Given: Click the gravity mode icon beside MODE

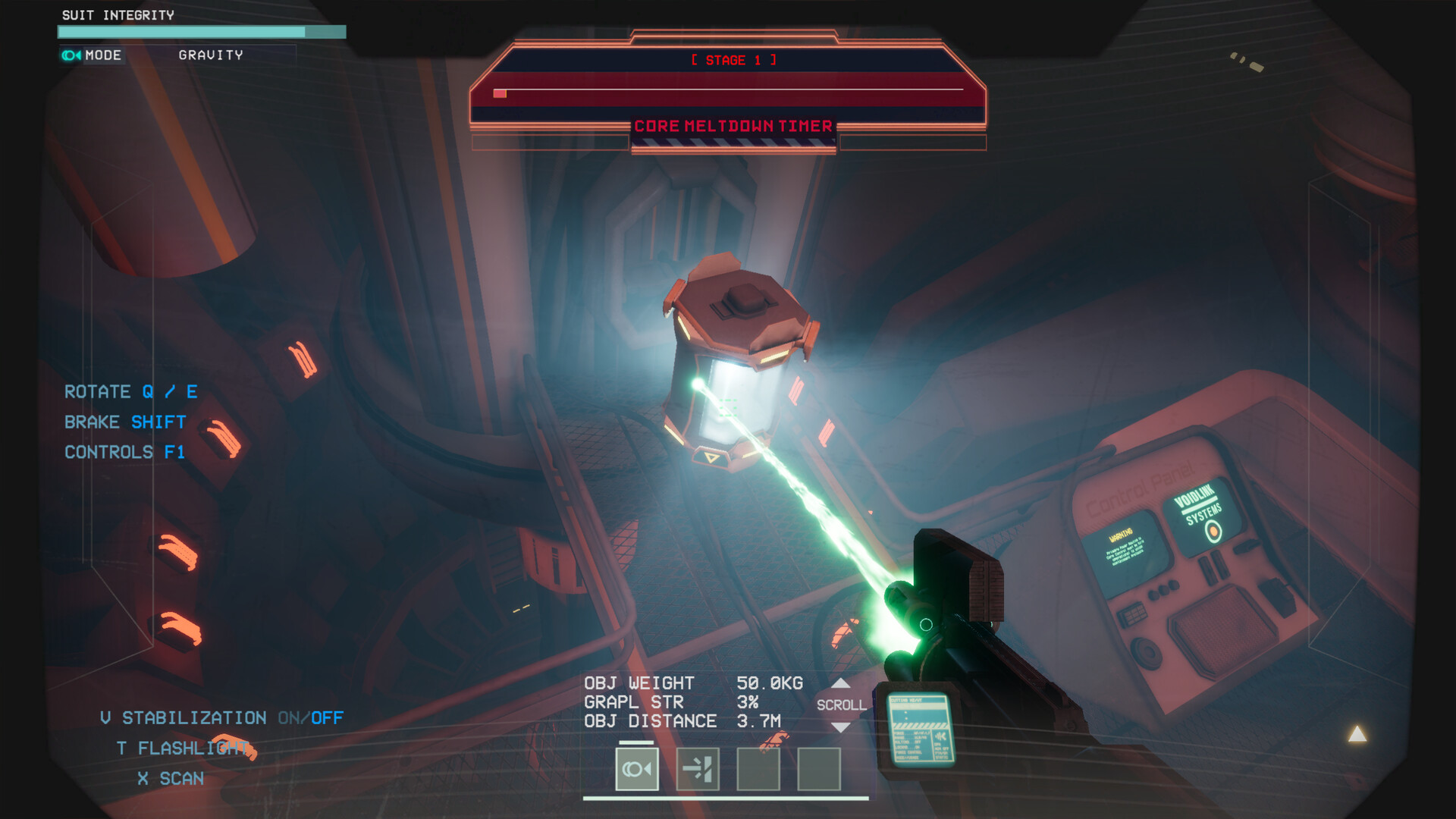Looking at the screenshot, I should point(71,55).
